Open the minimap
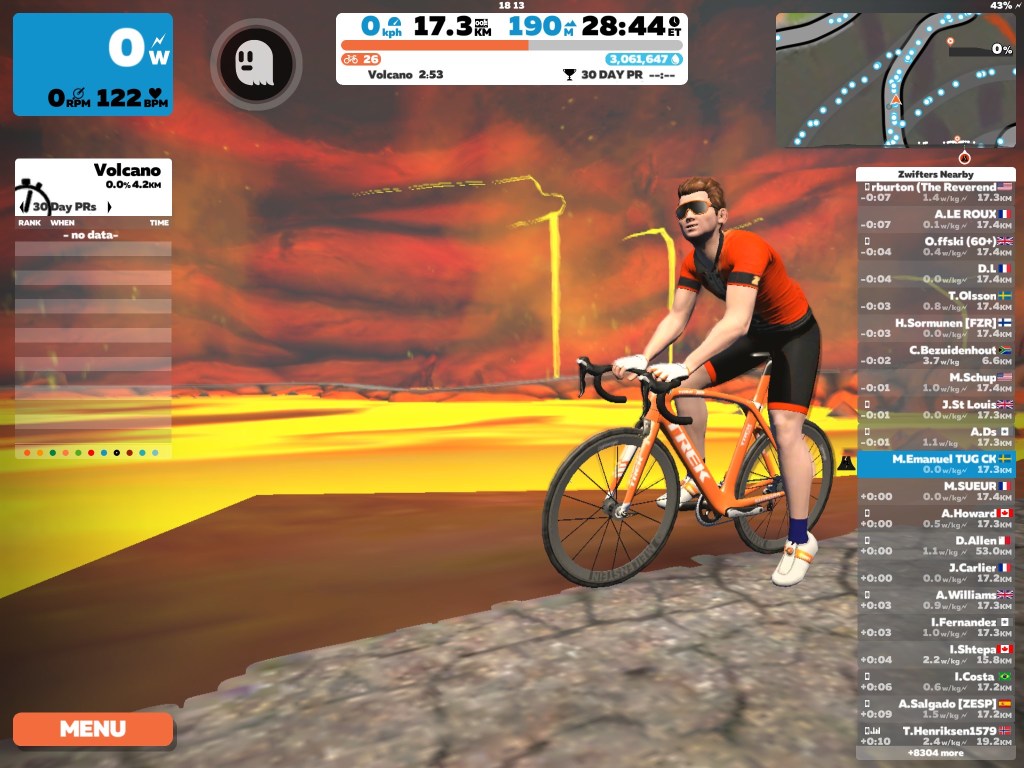This screenshot has height=768, width=1024. pyautogui.click(x=895, y=78)
